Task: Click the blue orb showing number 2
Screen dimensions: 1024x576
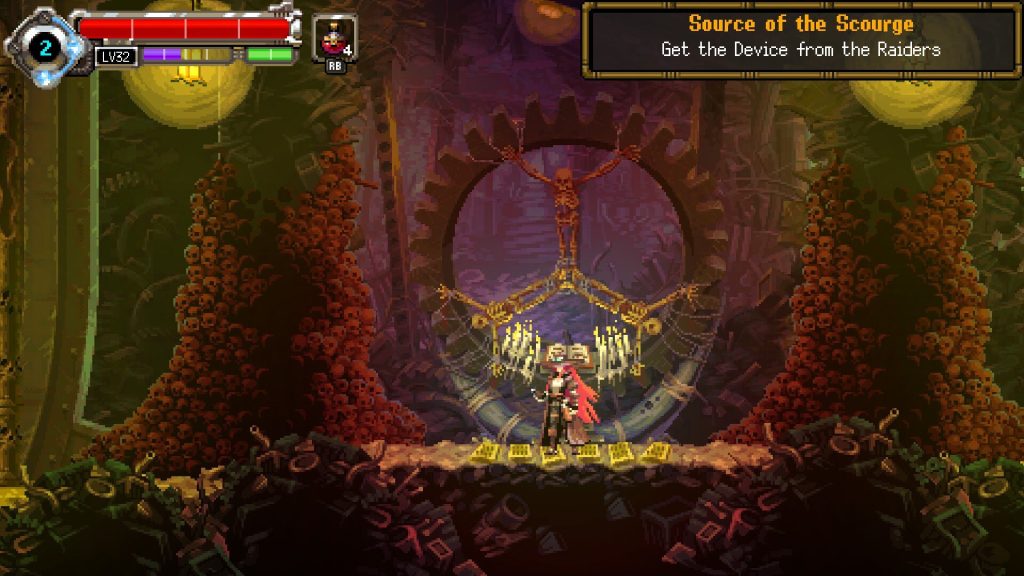Action: tap(44, 45)
